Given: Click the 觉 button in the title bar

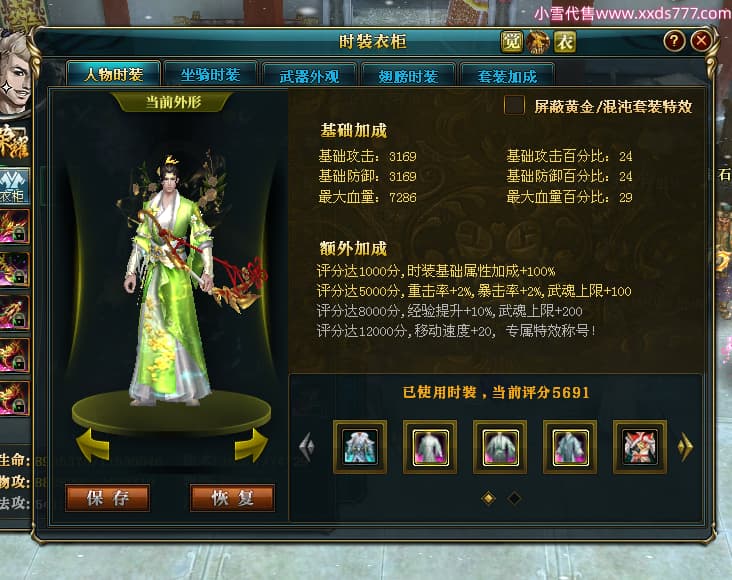Looking at the screenshot, I should pyautogui.click(x=512, y=41).
